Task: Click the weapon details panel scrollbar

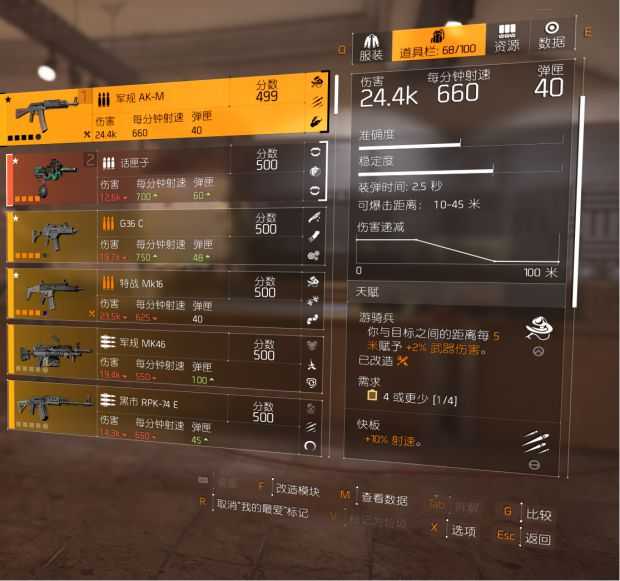Action: click(582, 200)
